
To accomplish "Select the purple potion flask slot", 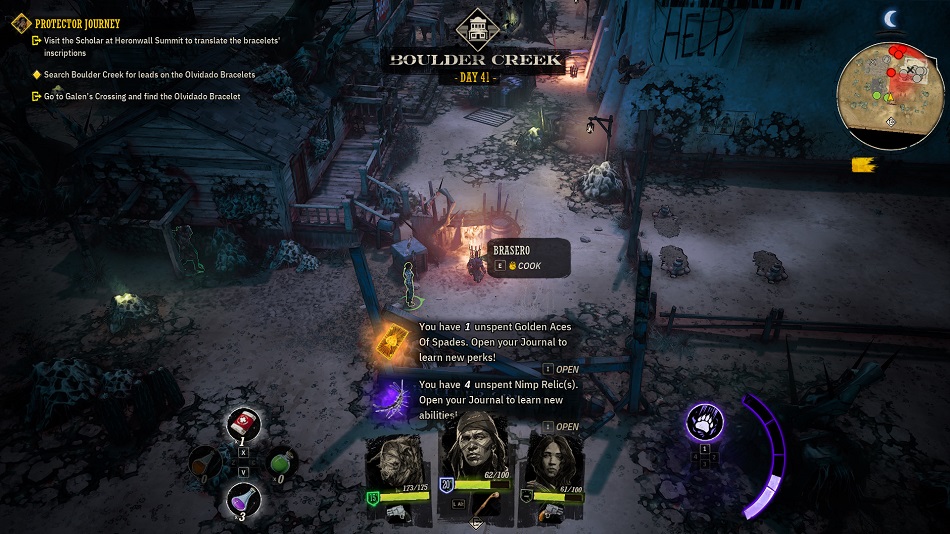I will click(243, 497).
